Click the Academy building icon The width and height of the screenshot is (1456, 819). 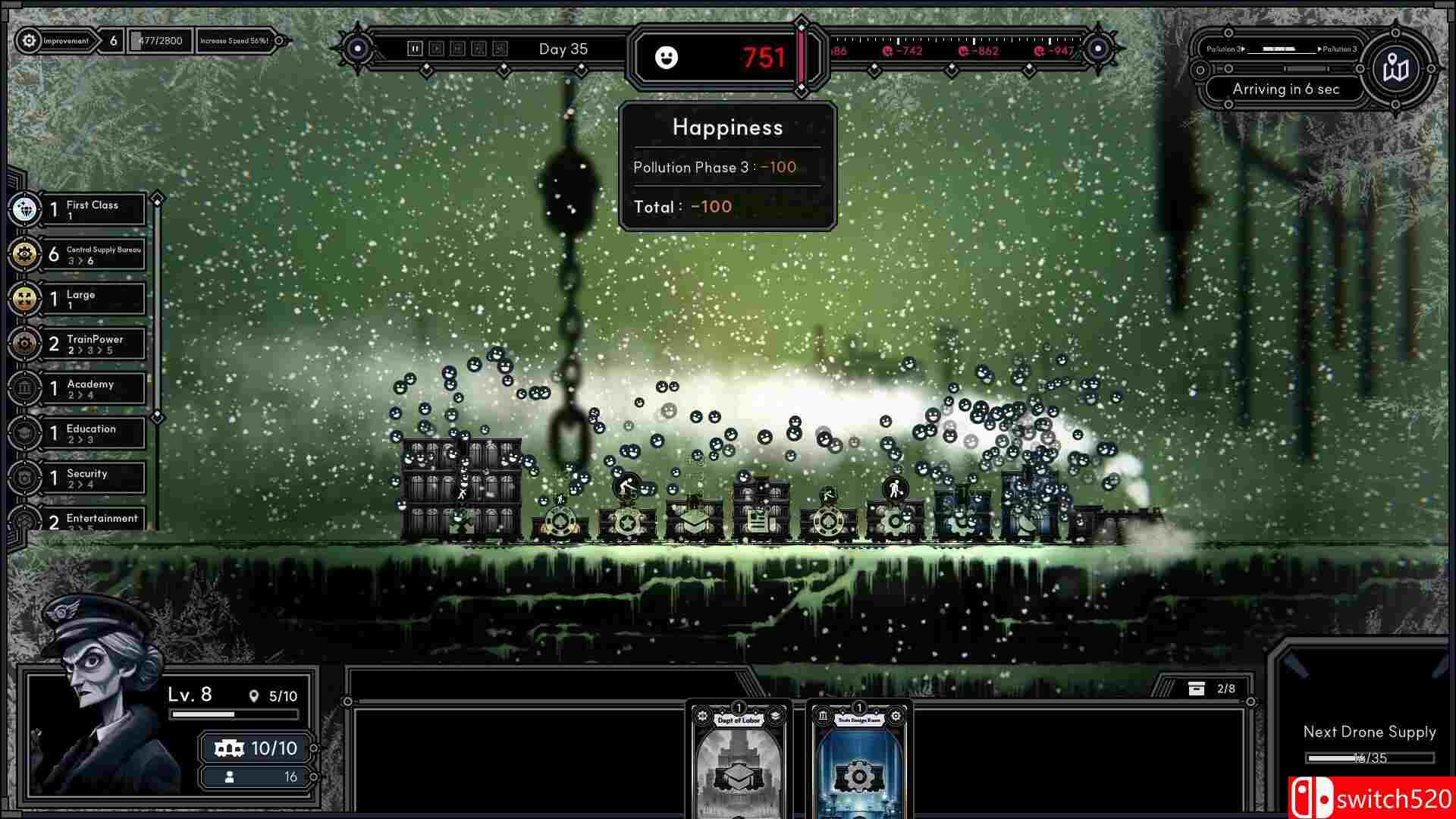[x=25, y=388]
